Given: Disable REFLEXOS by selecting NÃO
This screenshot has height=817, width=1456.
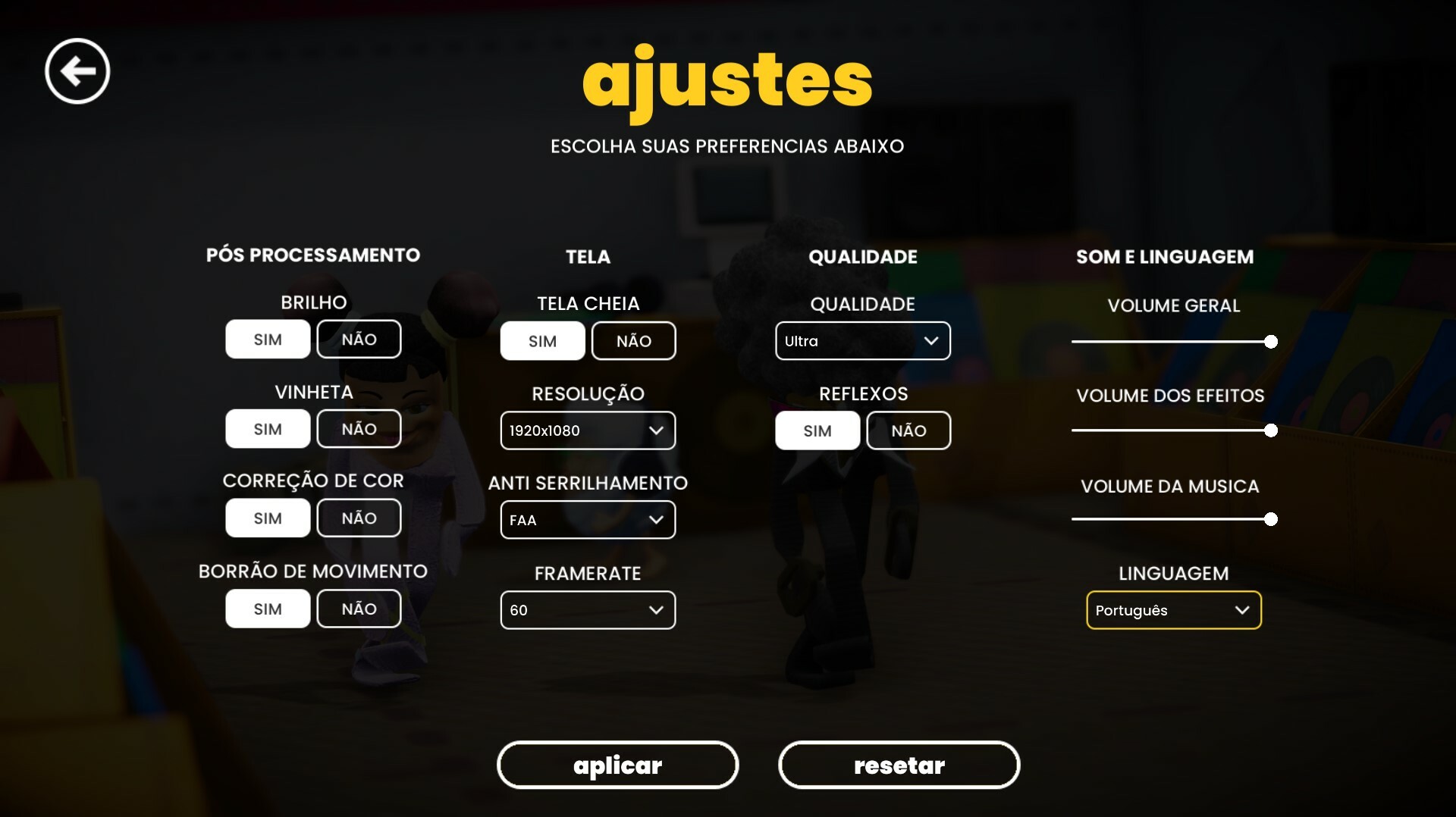Looking at the screenshot, I should tap(908, 430).
